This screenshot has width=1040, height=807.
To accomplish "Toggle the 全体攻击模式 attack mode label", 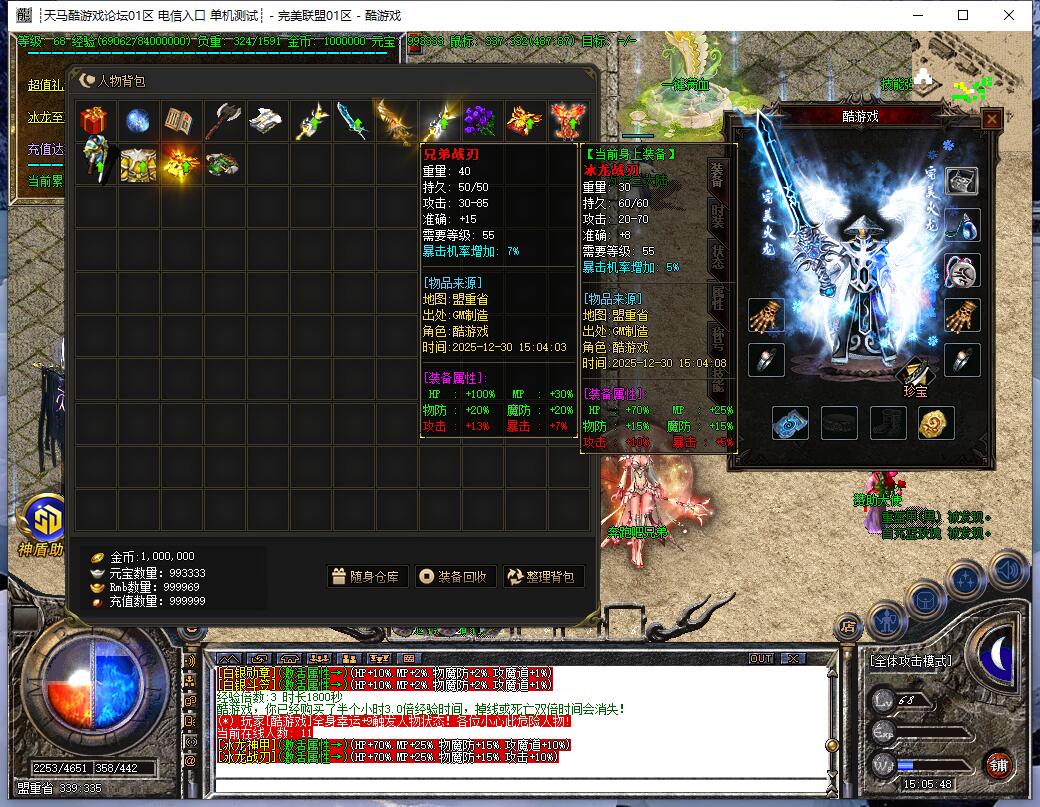I will (910, 661).
